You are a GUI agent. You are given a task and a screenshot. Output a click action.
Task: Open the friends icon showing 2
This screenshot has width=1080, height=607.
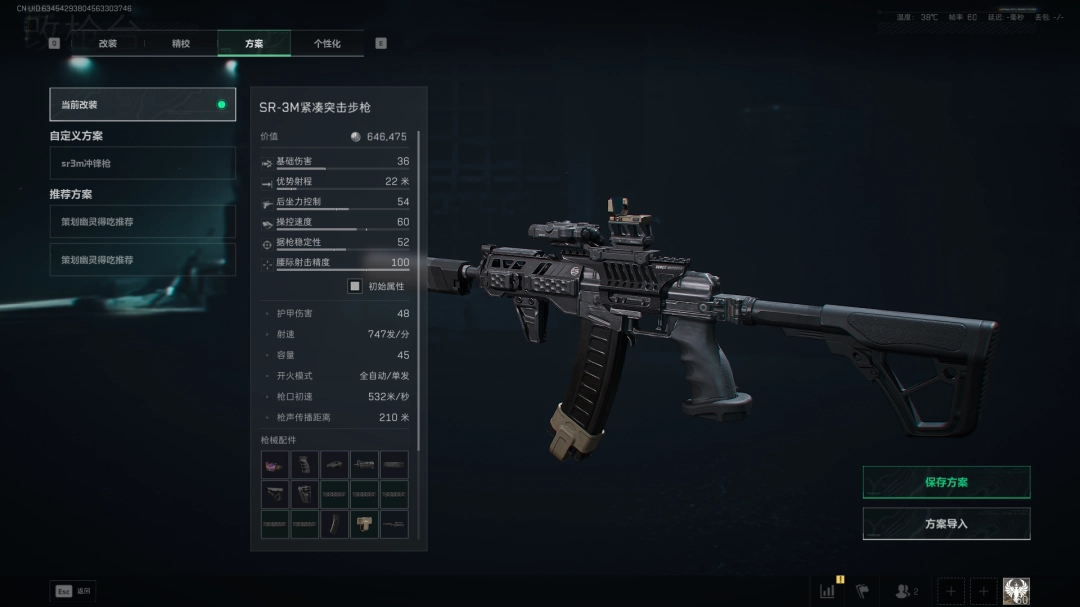(906, 591)
